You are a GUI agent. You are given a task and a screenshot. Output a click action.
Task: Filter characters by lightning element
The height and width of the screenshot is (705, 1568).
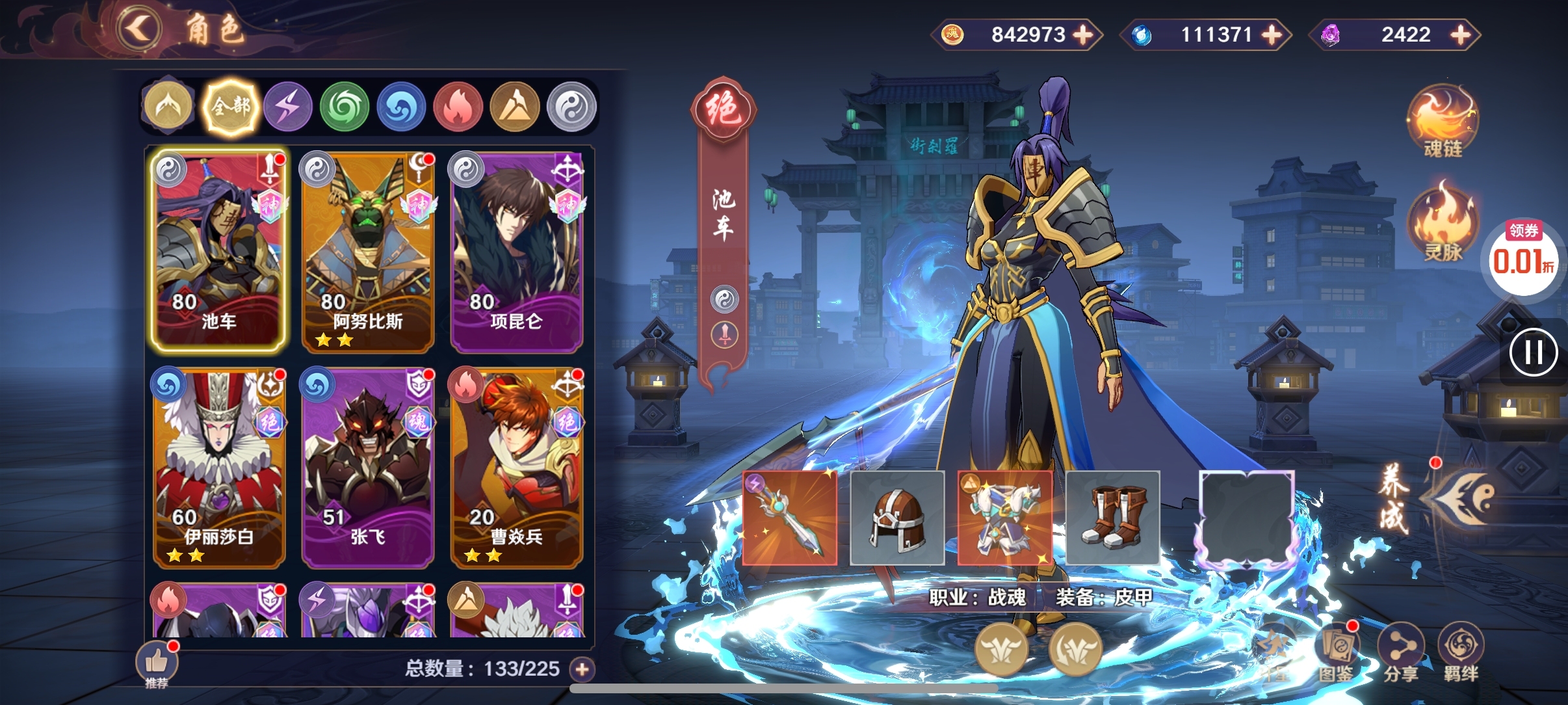[287, 107]
